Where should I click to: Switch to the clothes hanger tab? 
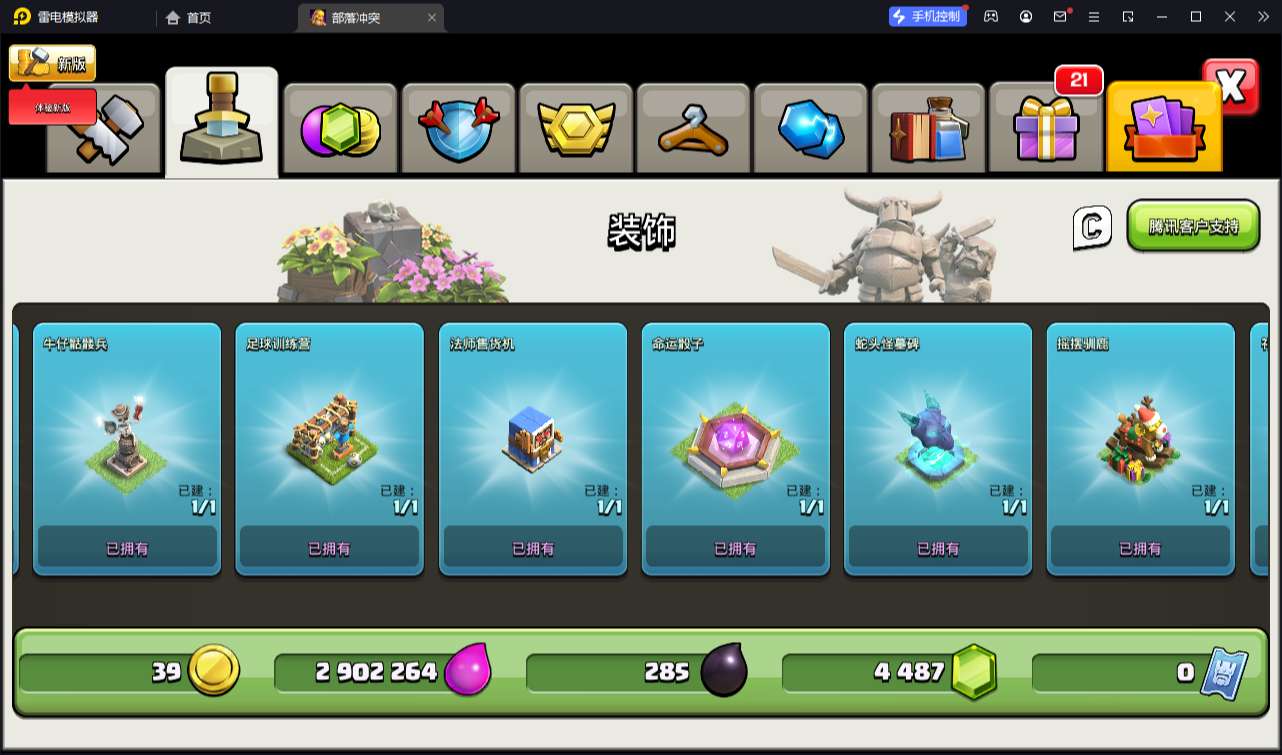(x=693, y=129)
